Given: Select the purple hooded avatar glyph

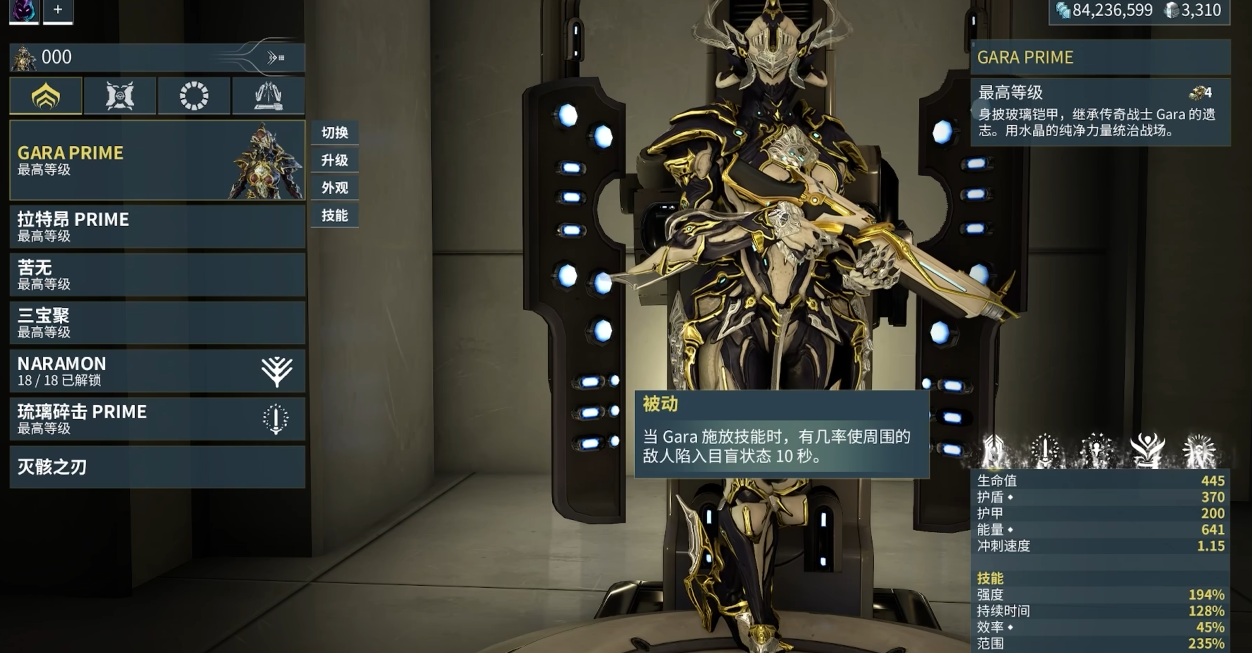Looking at the screenshot, I should [x=21, y=10].
